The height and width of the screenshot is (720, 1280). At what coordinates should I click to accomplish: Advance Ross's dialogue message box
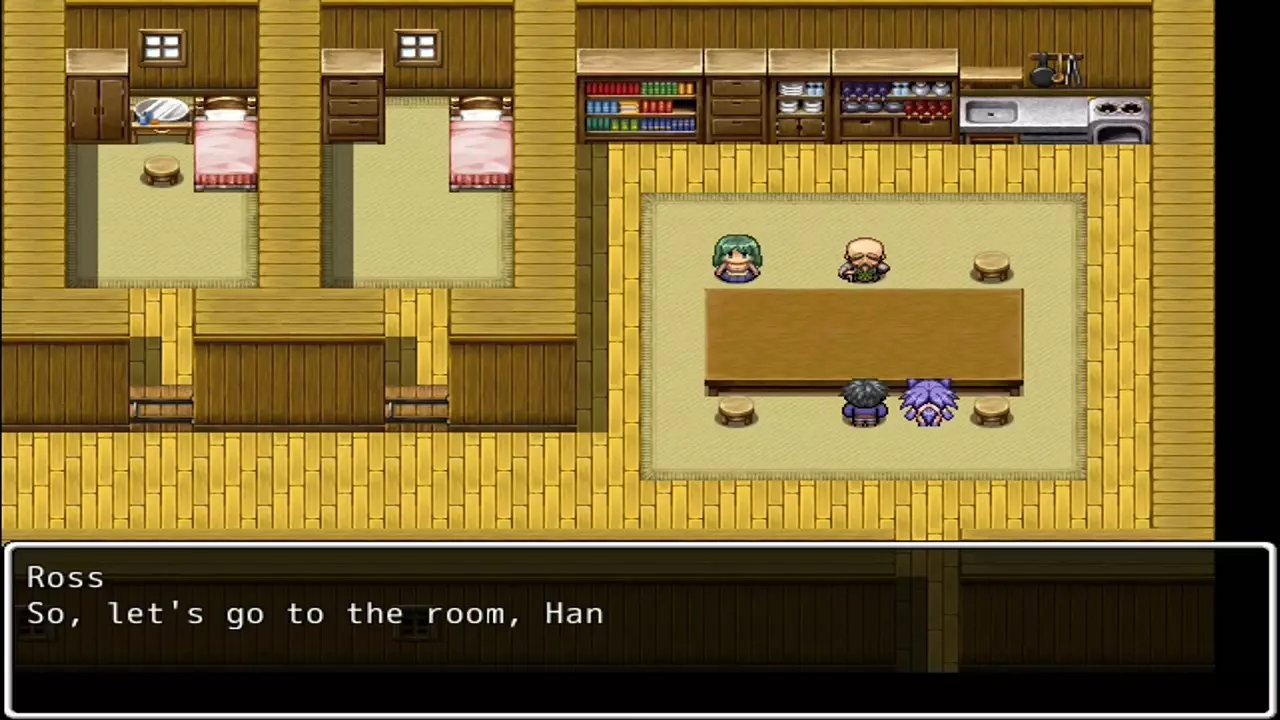click(640, 630)
